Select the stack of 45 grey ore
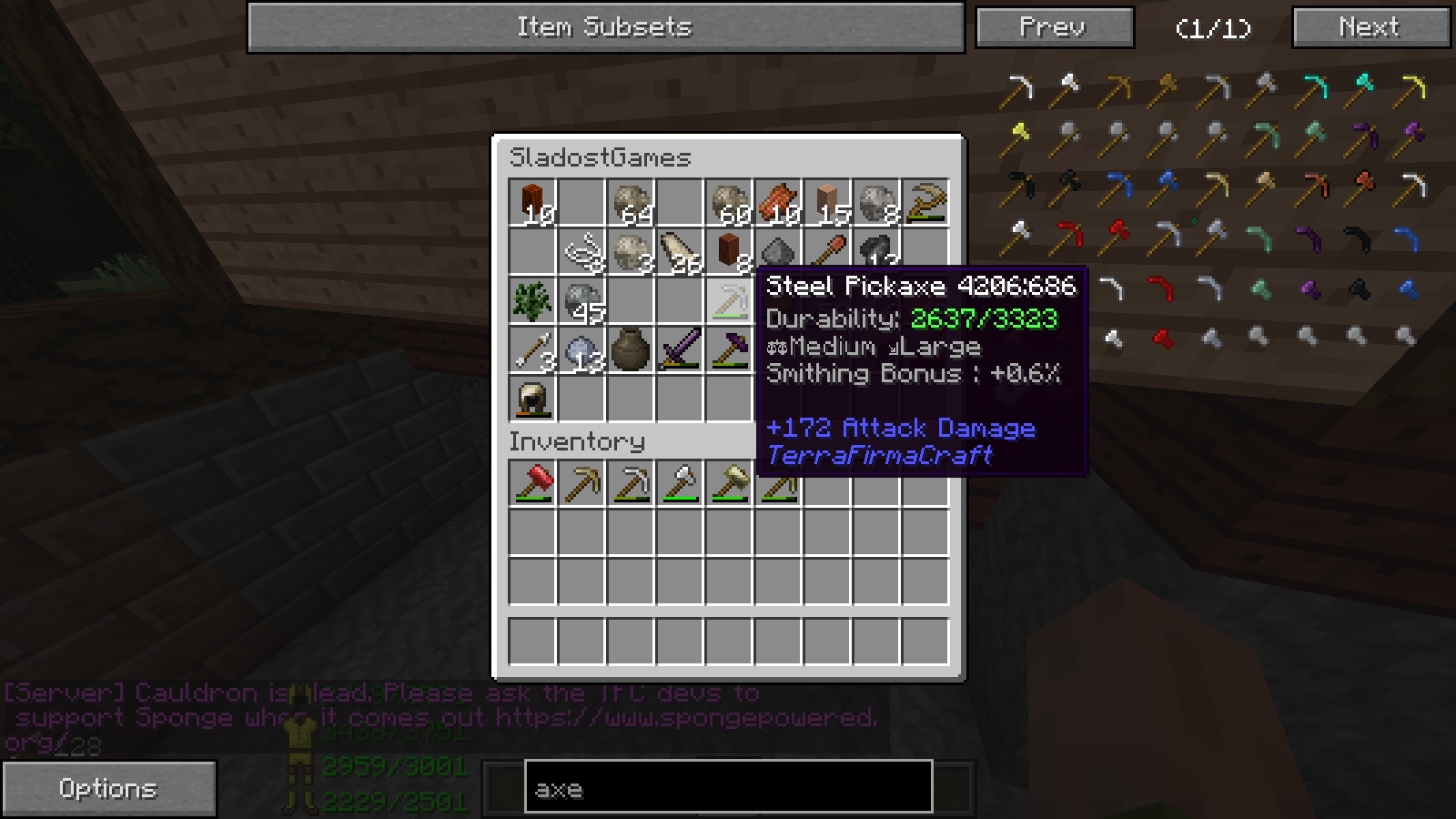 581,300
